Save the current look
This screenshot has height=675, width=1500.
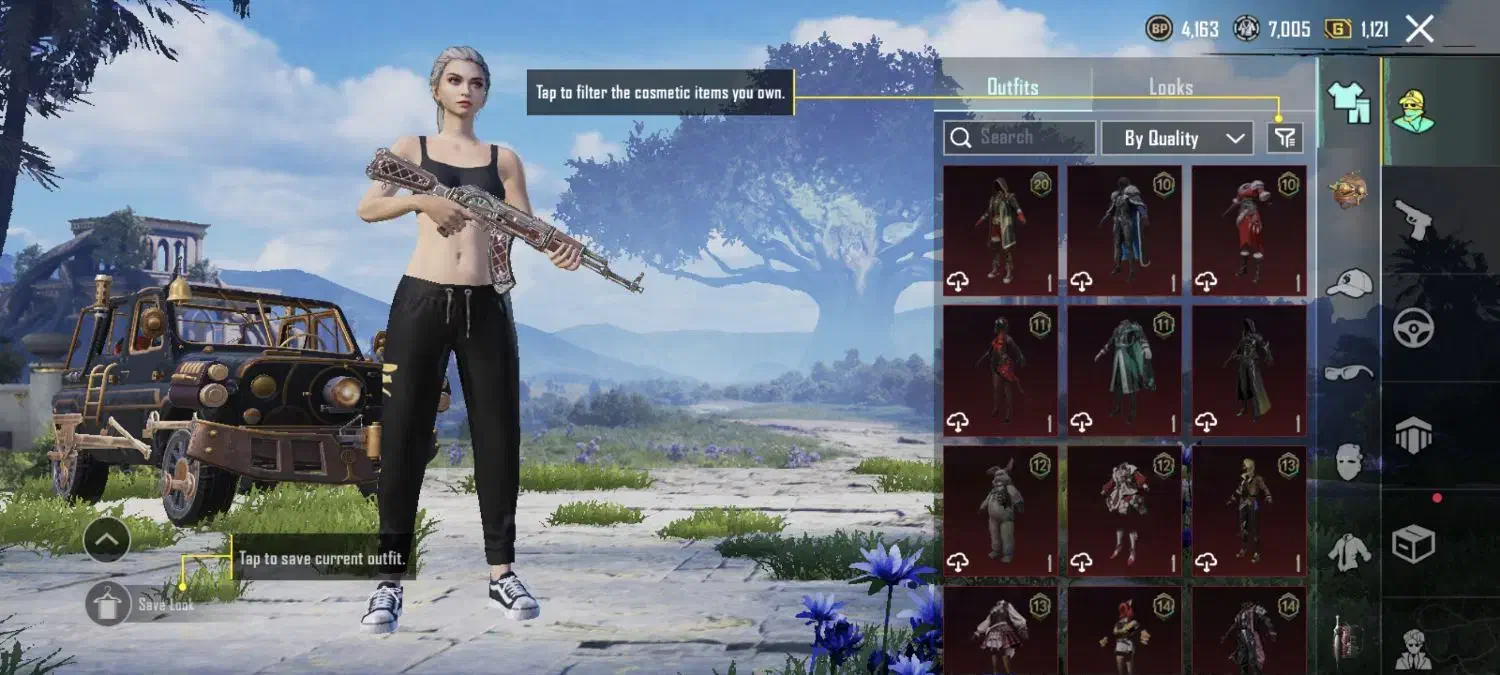110,604
